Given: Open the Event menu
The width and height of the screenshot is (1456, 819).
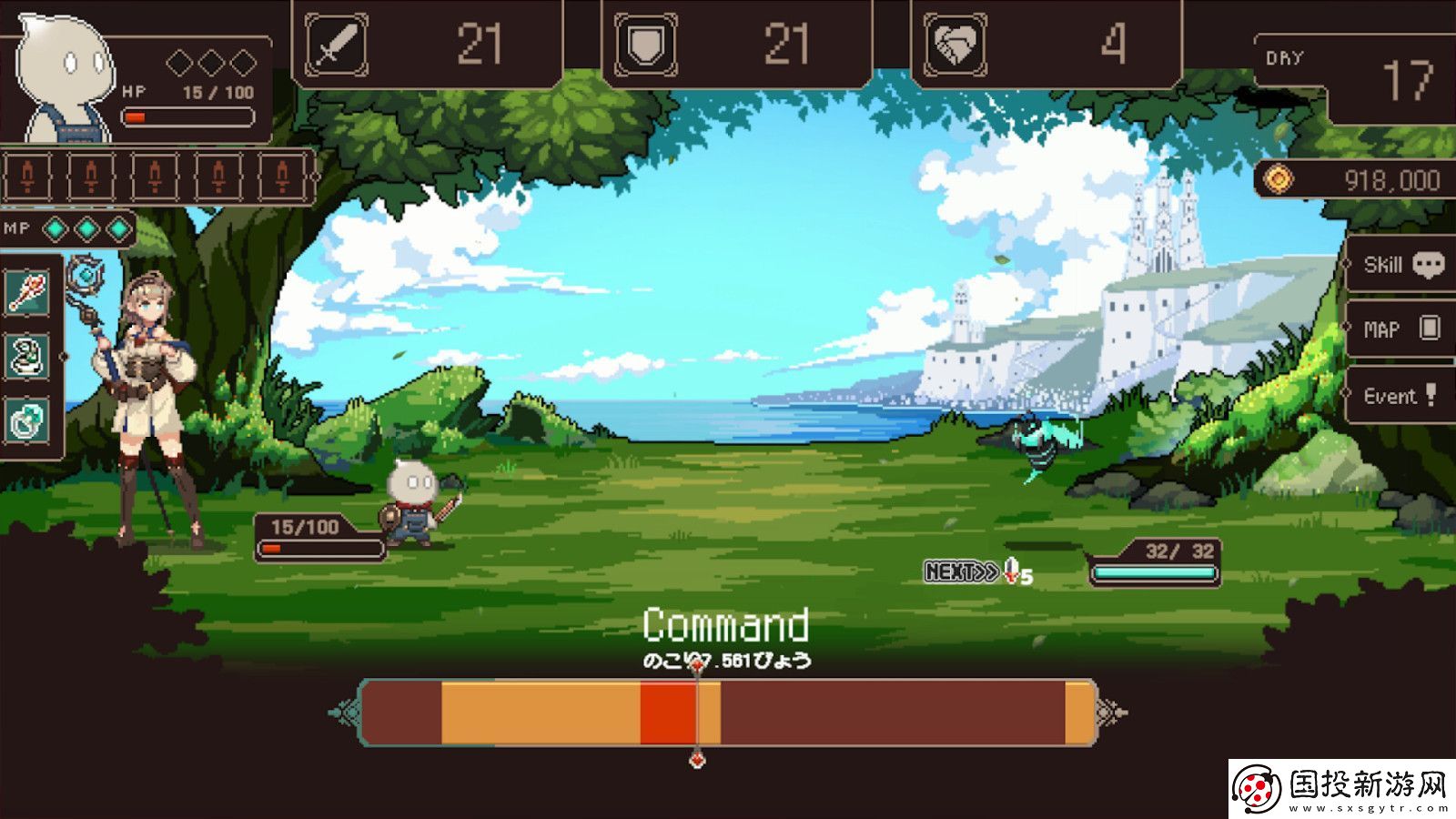Looking at the screenshot, I should coord(1399,394).
